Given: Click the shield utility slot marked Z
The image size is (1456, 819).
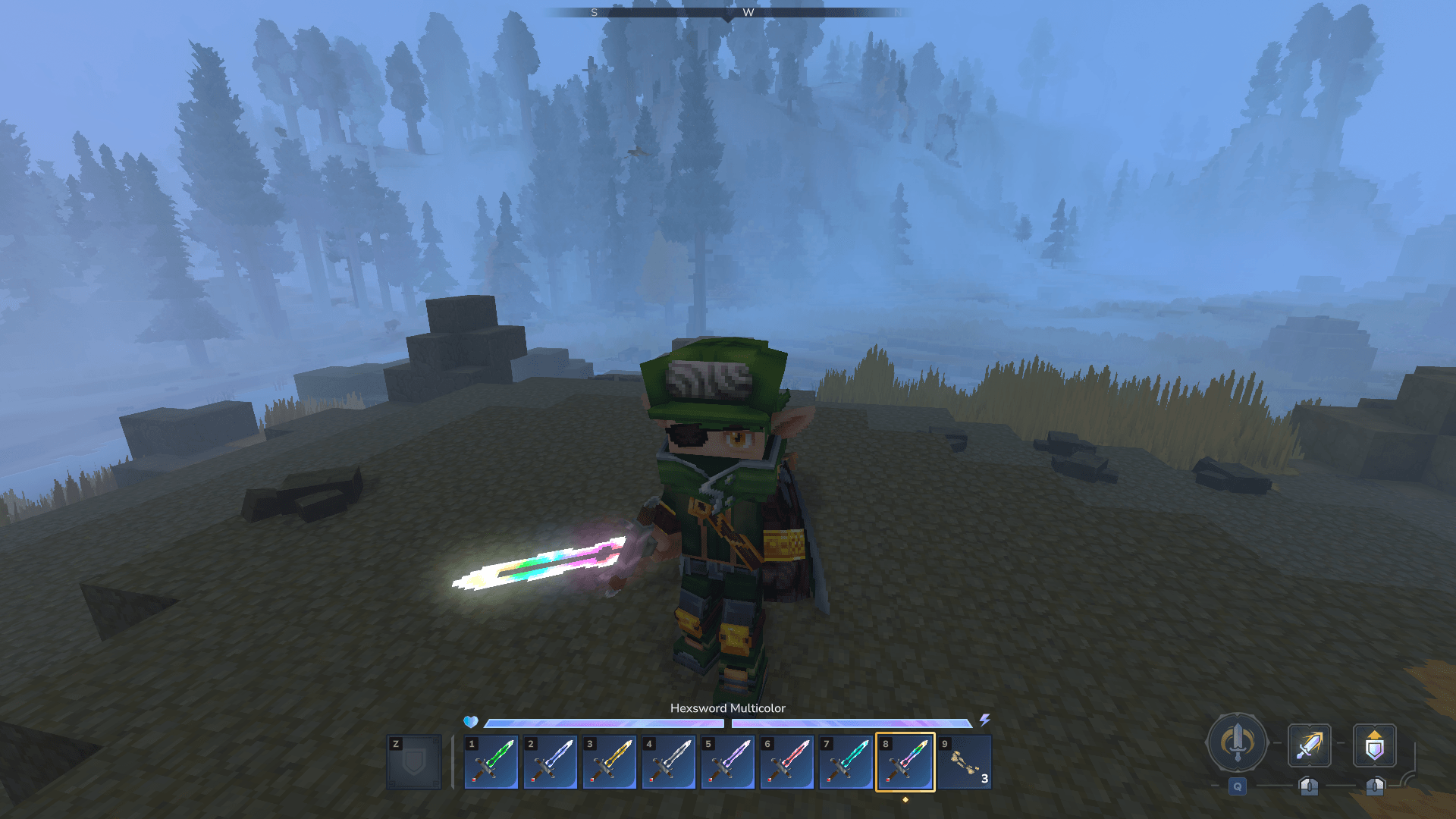Looking at the screenshot, I should pos(414,762).
